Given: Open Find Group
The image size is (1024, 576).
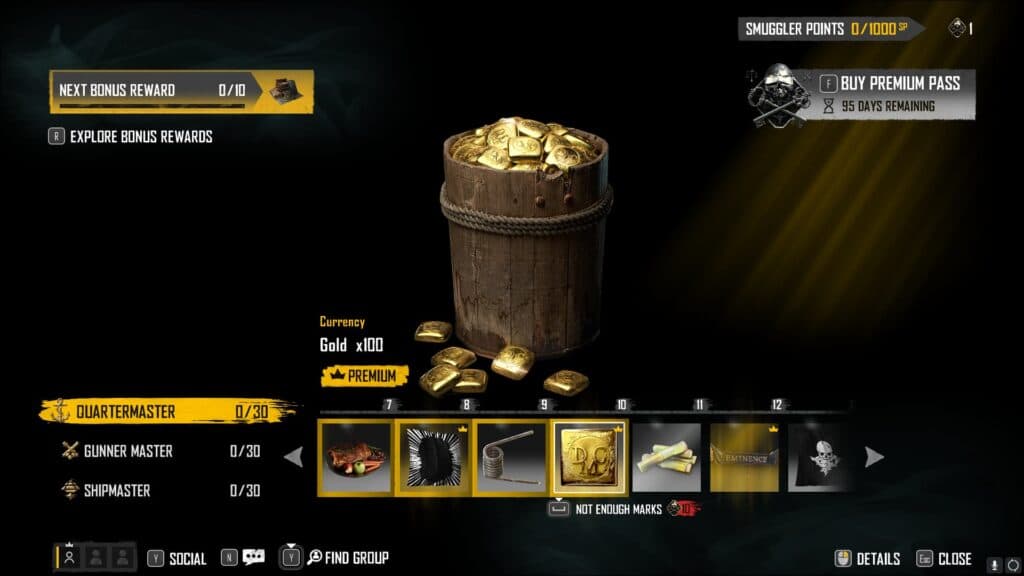Looking at the screenshot, I should (x=347, y=558).
